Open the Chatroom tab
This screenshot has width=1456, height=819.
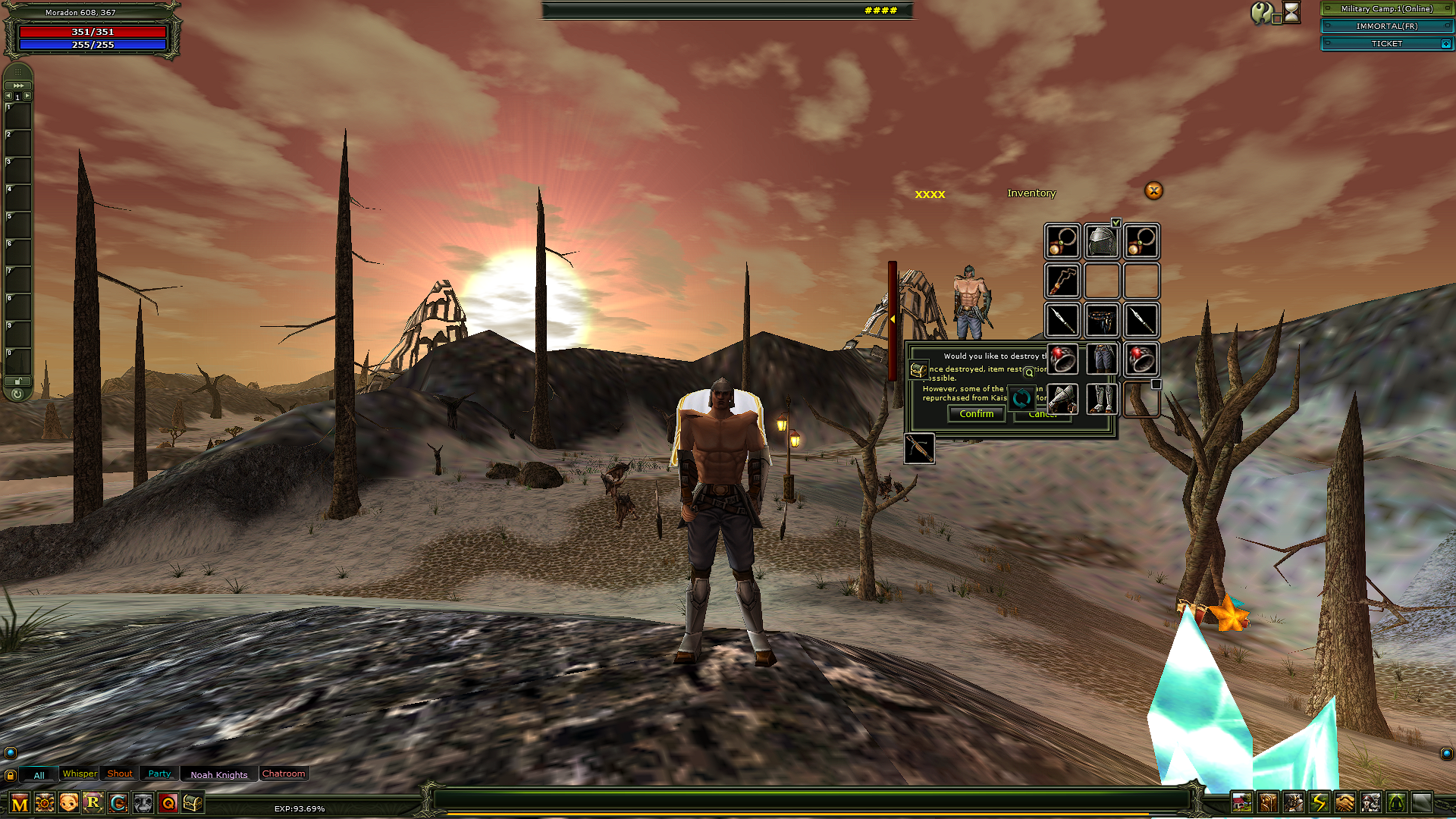284,773
